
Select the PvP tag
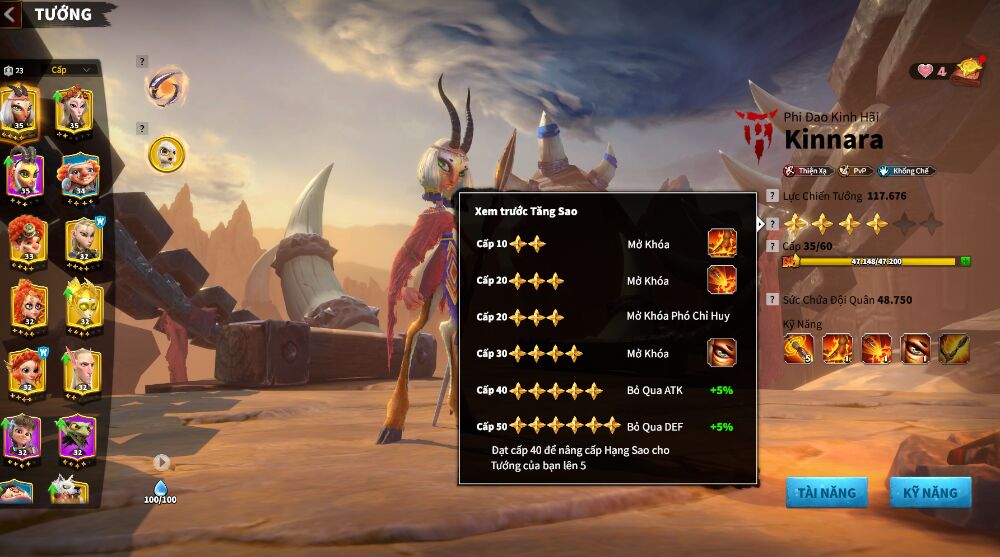pyautogui.click(x=853, y=171)
